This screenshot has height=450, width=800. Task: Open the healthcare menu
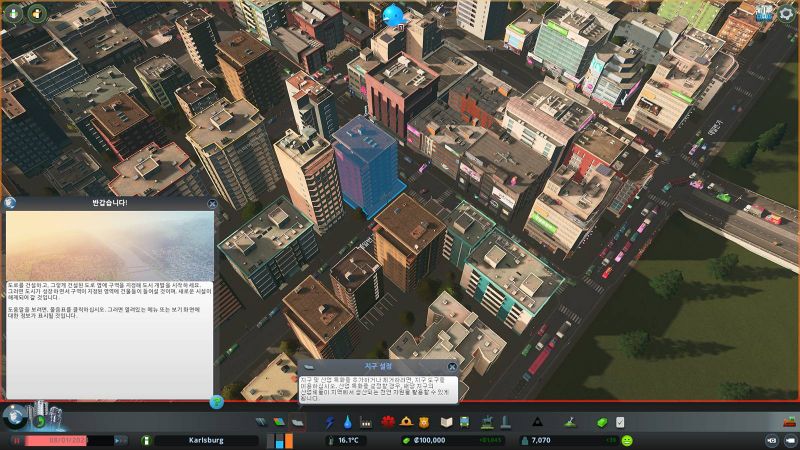389,422
